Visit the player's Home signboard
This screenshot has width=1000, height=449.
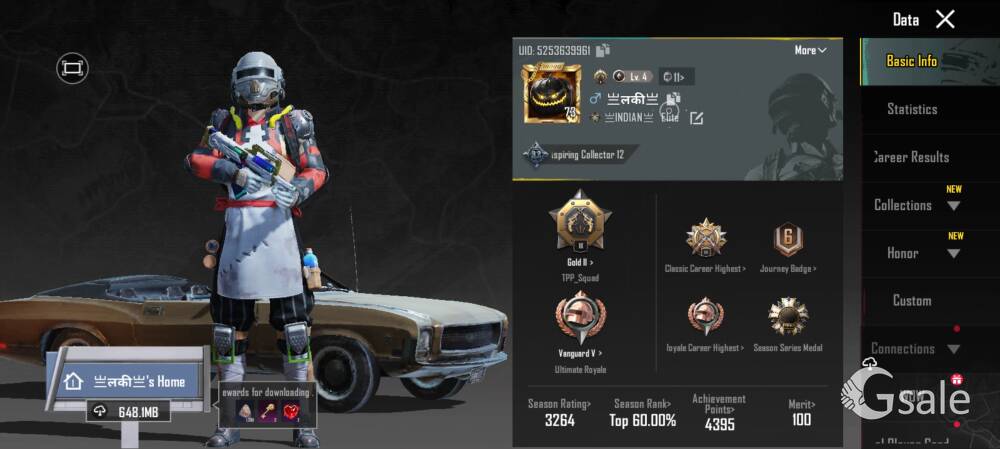click(x=129, y=381)
